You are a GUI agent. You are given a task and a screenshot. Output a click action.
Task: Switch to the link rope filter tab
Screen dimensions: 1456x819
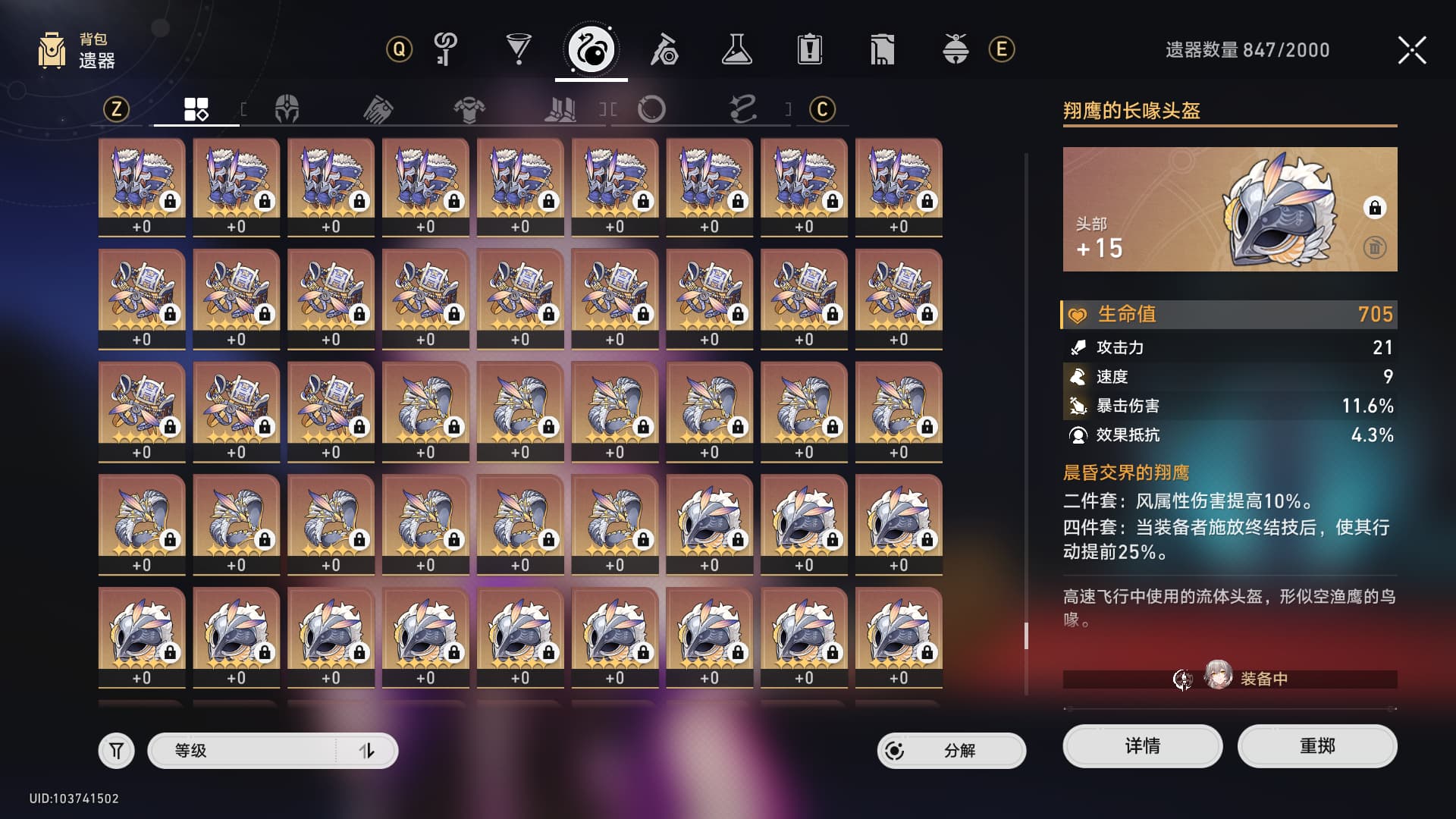pyautogui.click(x=742, y=109)
